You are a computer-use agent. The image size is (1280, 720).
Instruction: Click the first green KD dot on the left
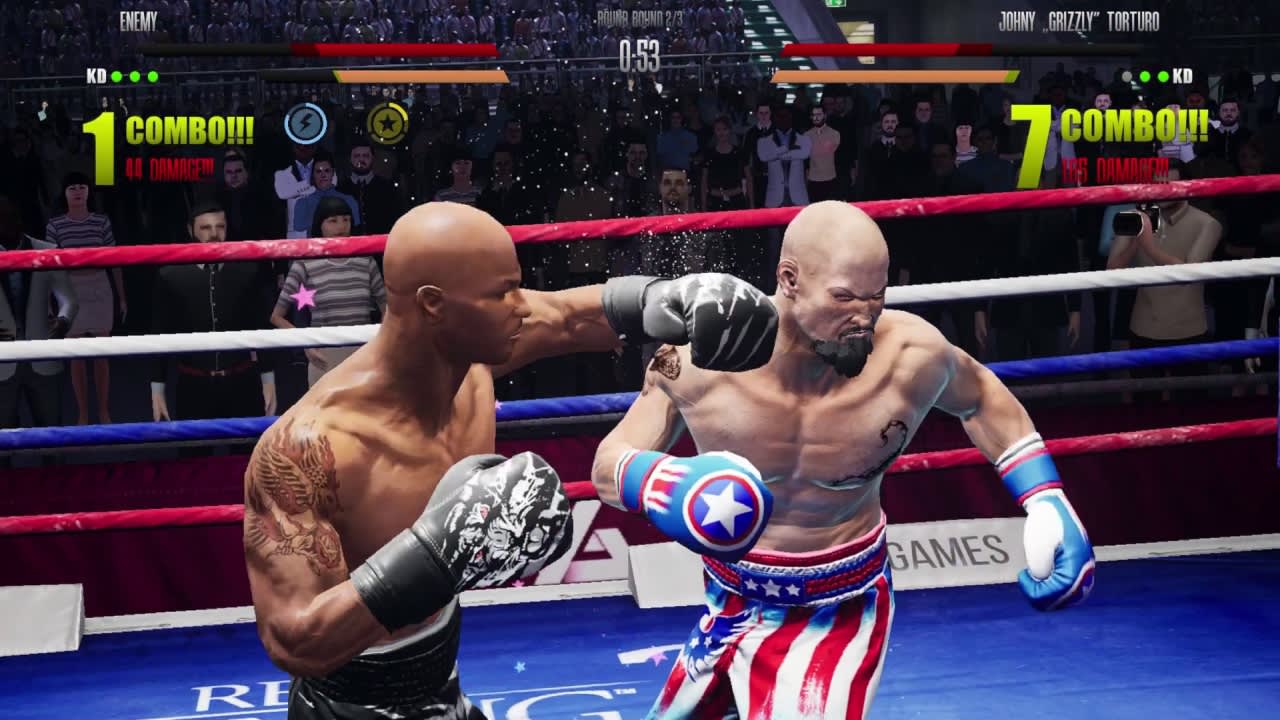tap(116, 74)
